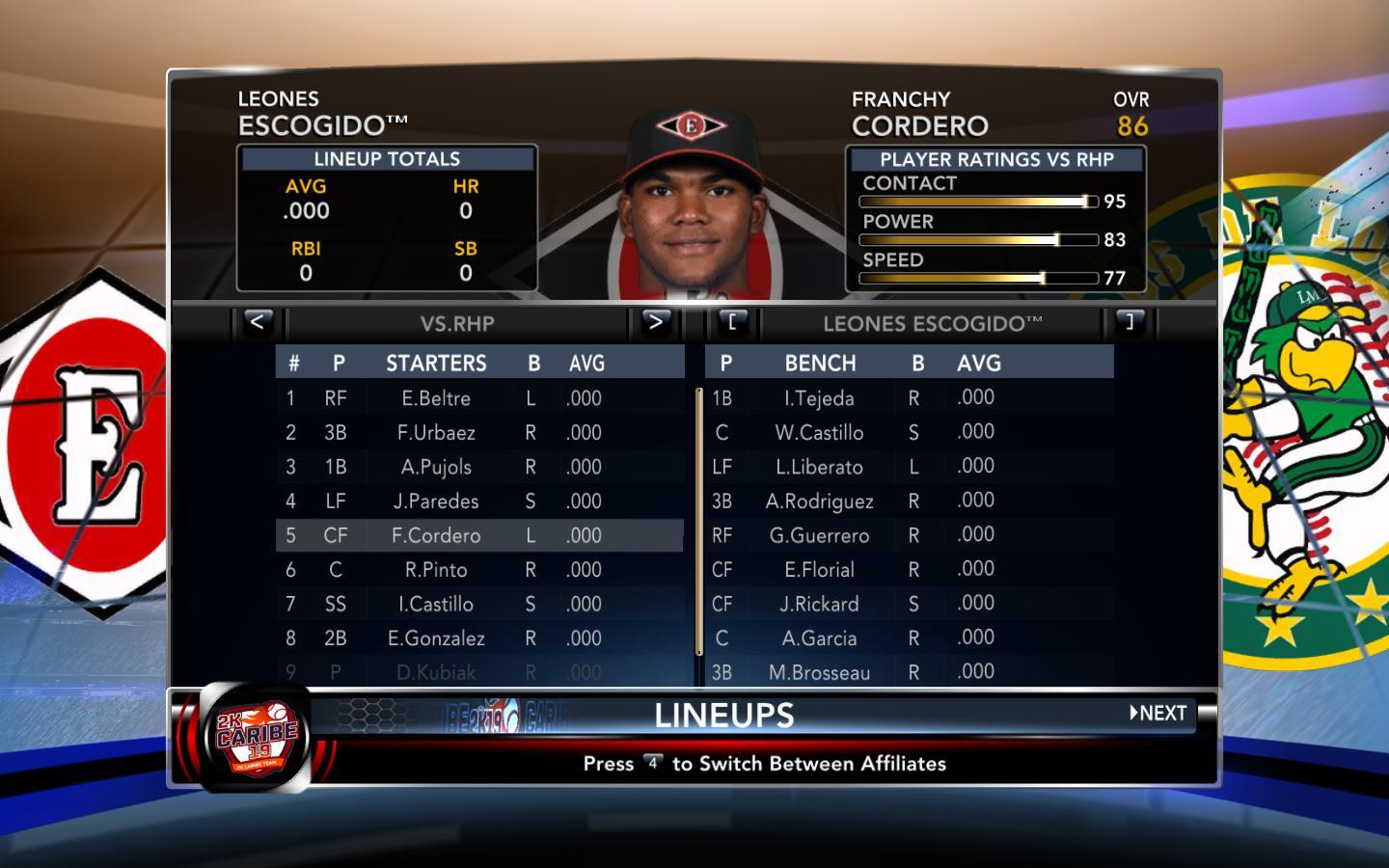The width and height of the screenshot is (1389, 868).
Task: Pick E.Gonzalez from the starting lineup
Action: point(436,638)
